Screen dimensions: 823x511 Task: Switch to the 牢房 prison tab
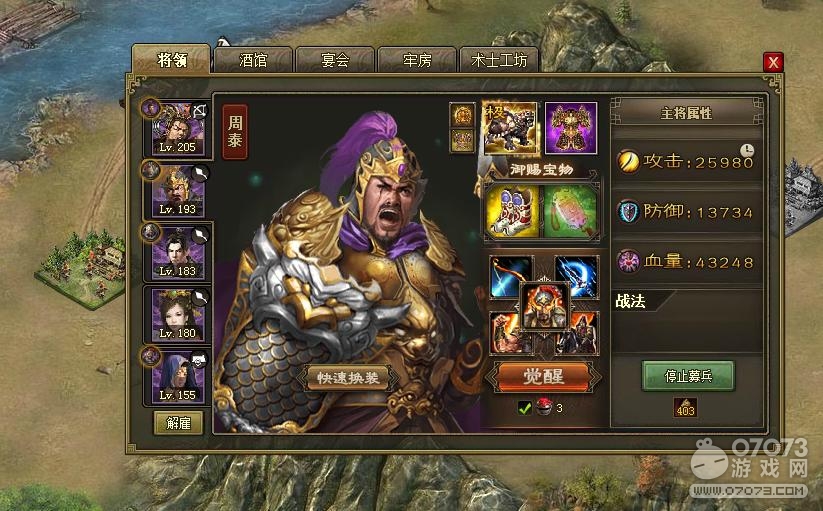coord(417,60)
